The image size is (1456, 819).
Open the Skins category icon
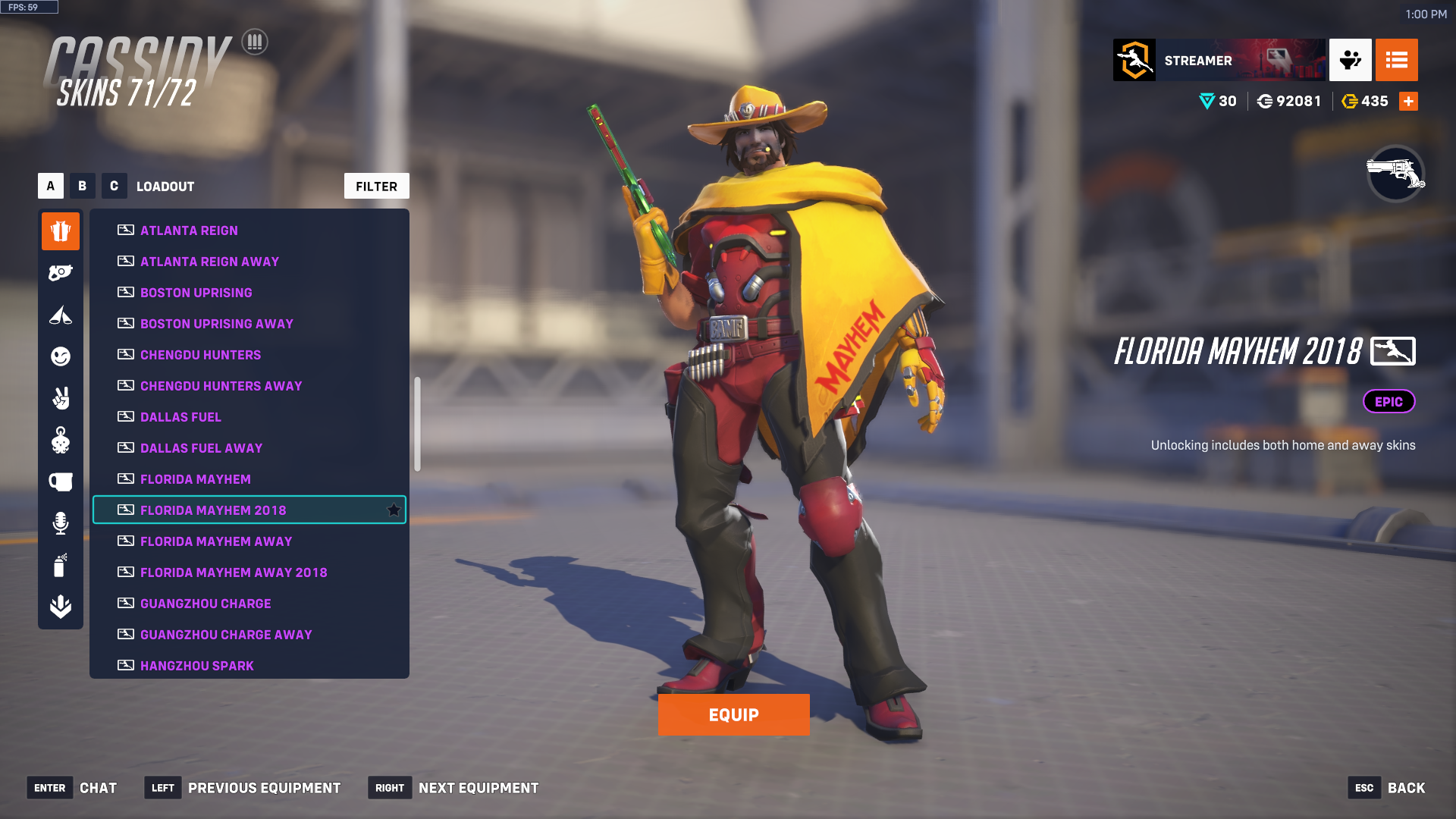[x=61, y=231]
